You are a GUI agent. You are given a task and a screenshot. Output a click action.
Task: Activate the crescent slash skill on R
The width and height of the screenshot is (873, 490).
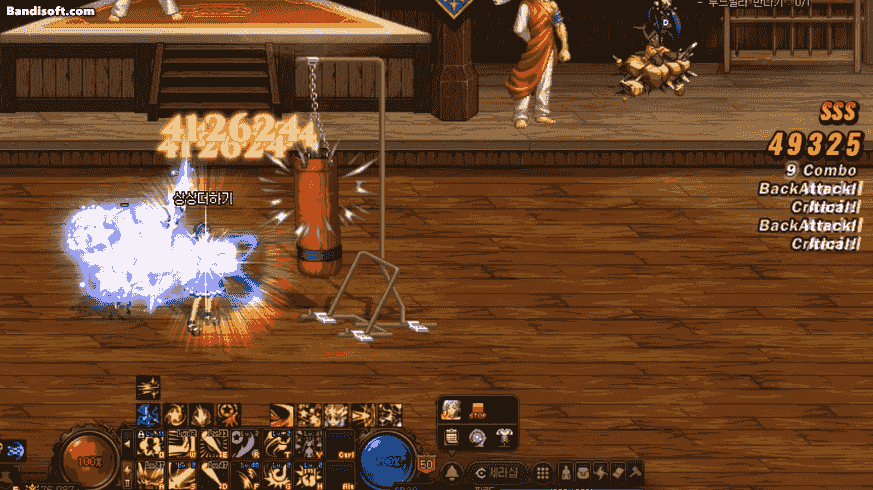247,443
